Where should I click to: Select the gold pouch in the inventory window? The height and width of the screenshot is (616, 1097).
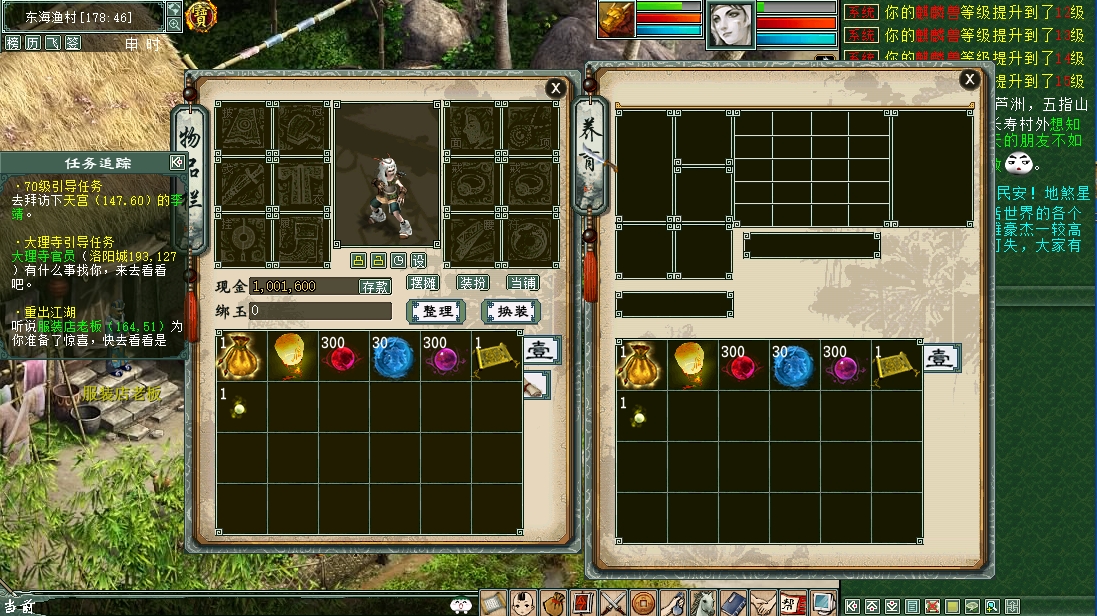click(x=241, y=358)
